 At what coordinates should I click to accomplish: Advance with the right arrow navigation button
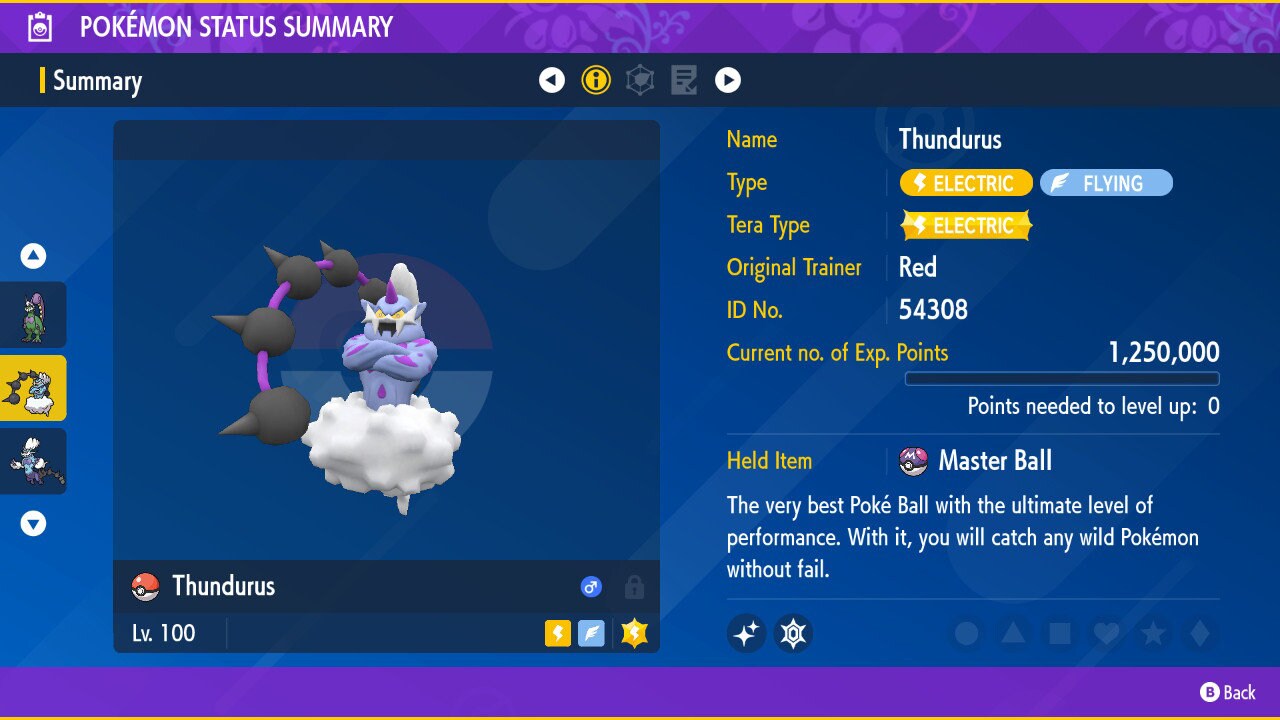[728, 80]
